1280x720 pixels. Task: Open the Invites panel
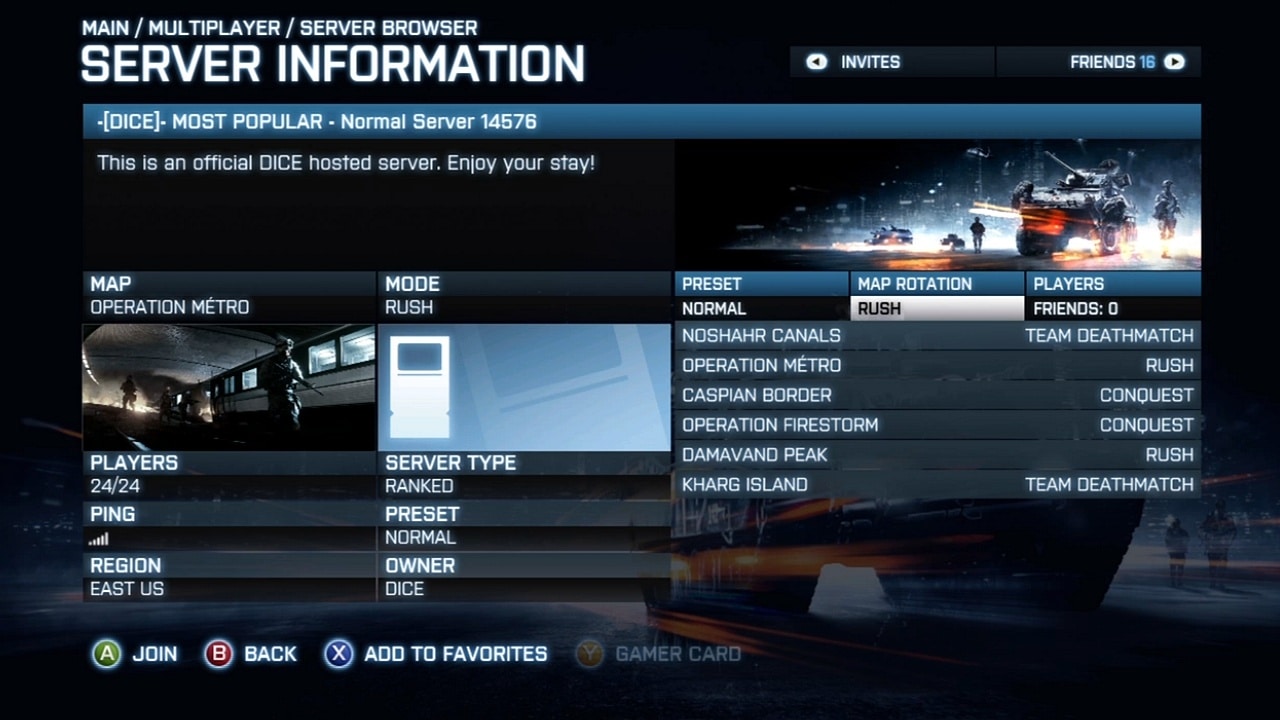856,62
